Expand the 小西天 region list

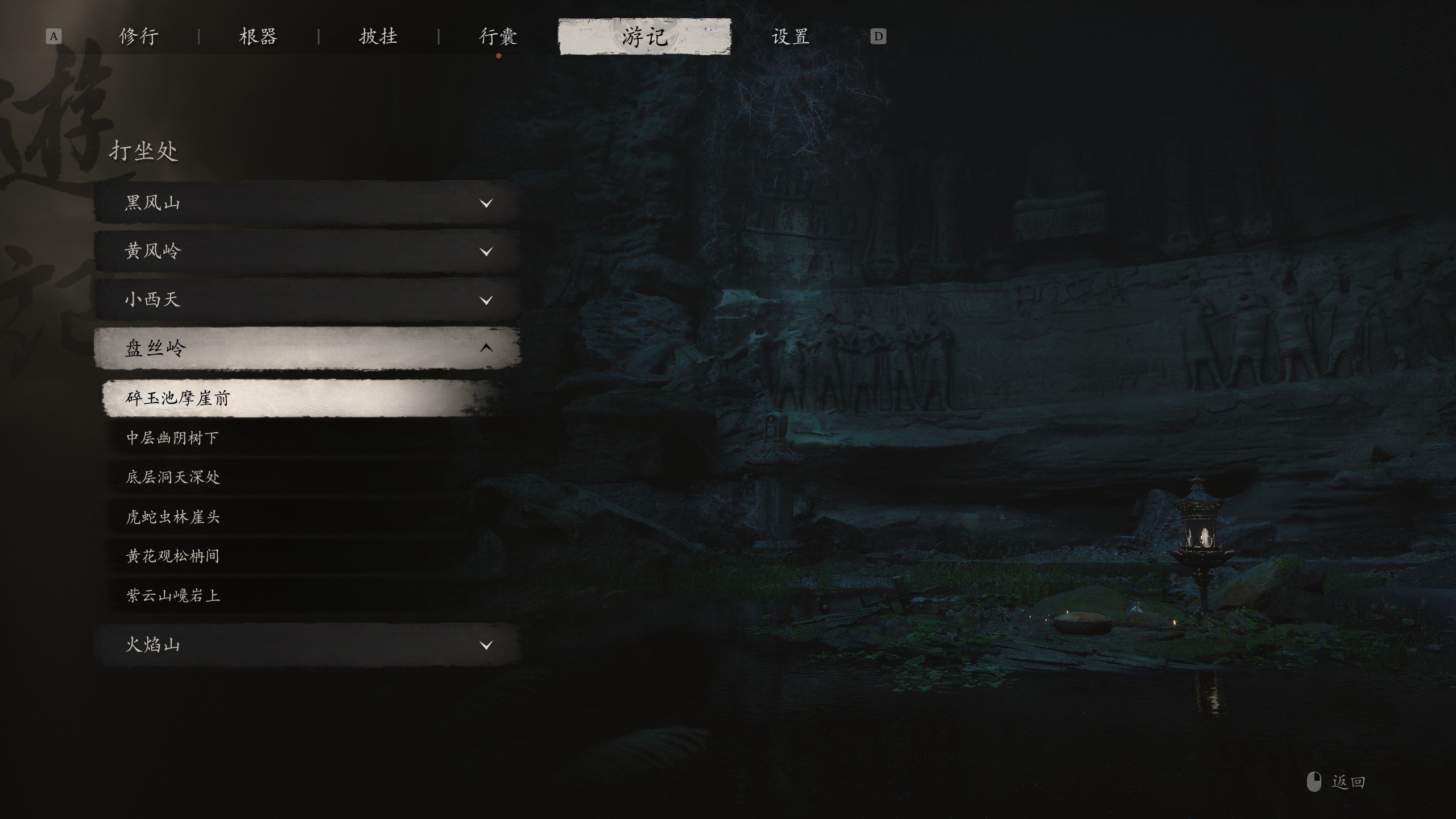click(307, 300)
